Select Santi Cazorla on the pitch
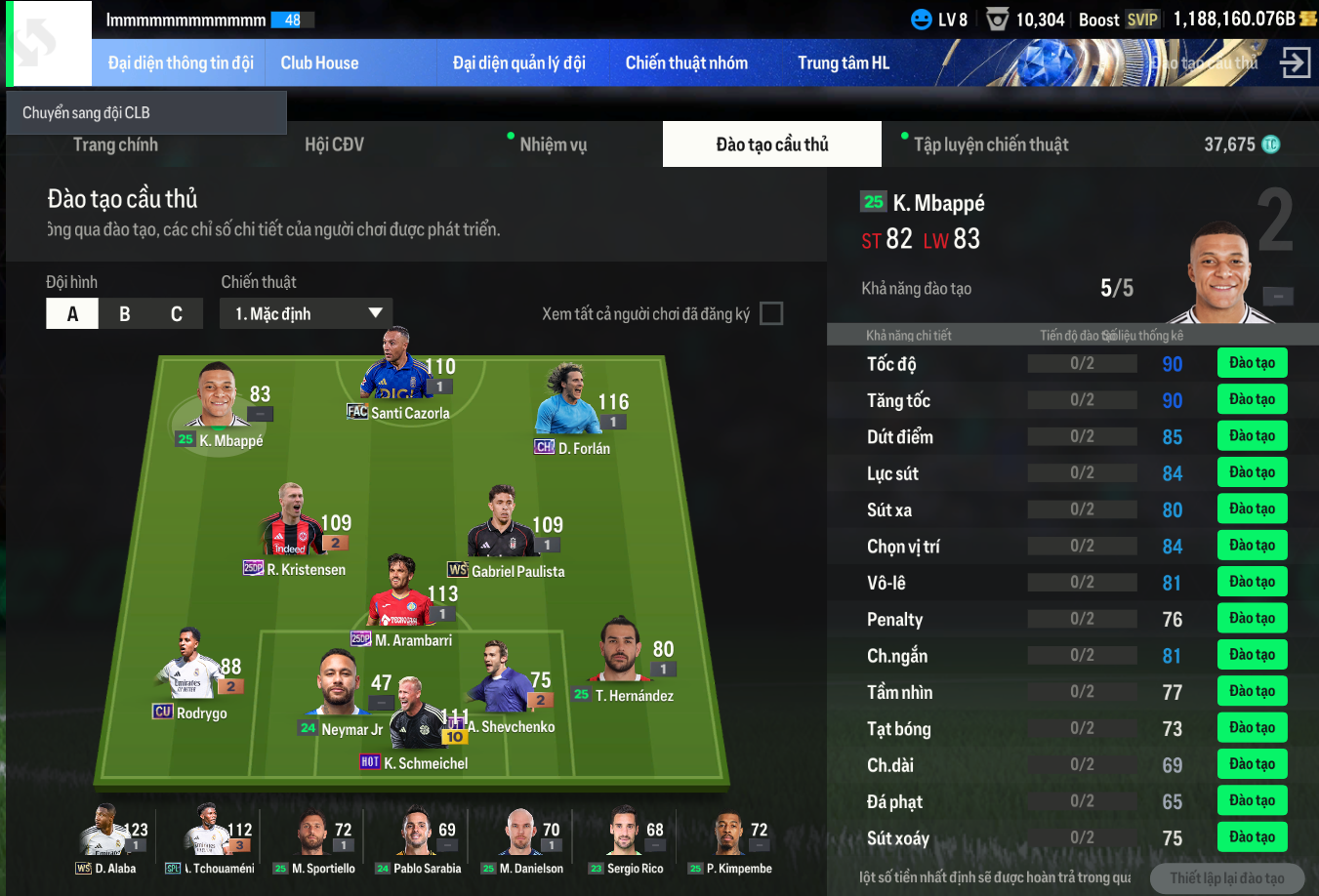 tap(395, 376)
